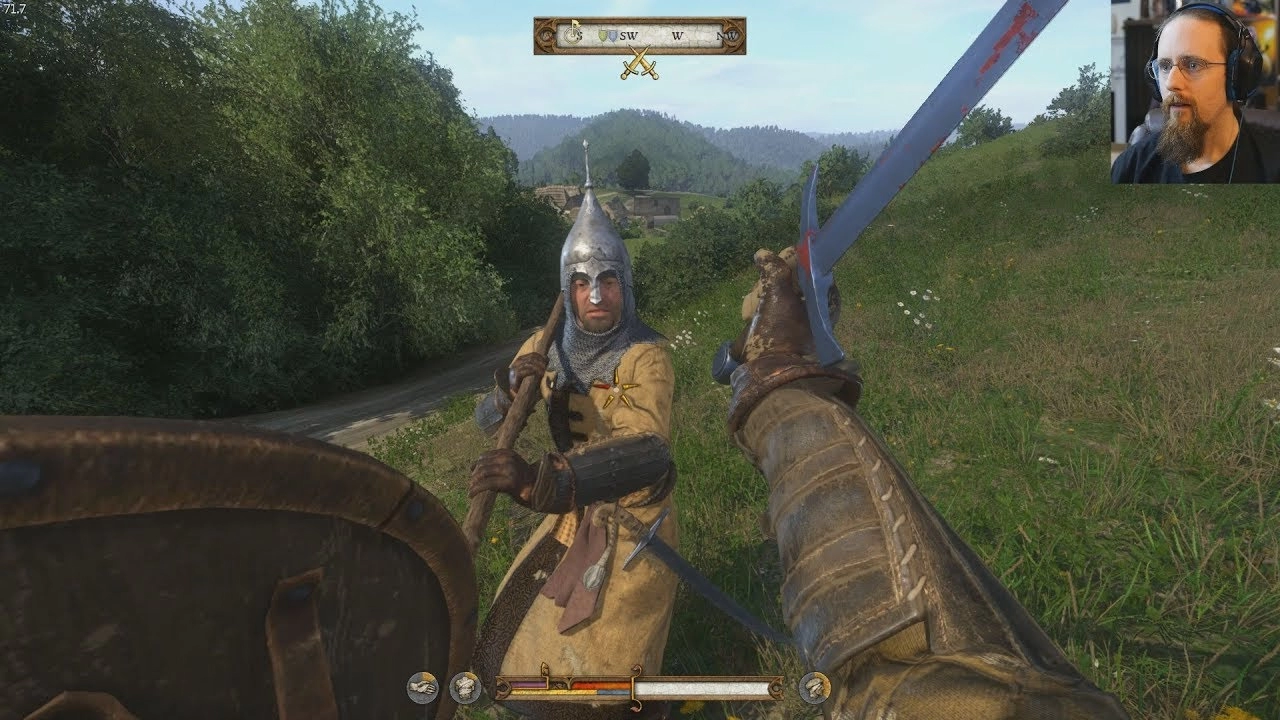Click the bandaged fist icon beside the open hand

point(464,687)
